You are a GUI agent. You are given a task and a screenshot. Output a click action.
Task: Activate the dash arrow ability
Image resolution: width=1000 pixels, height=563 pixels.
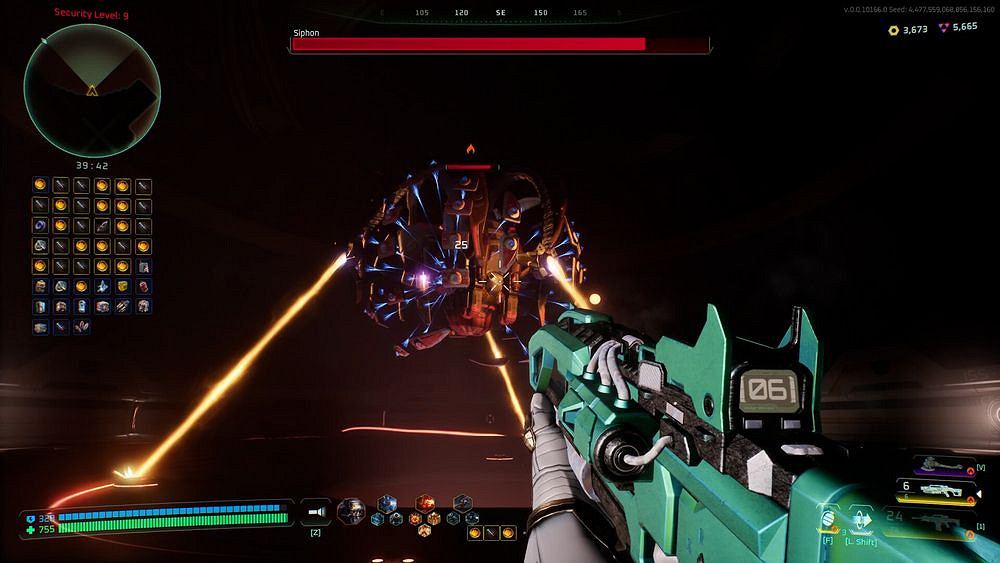(x=862, y=520)
